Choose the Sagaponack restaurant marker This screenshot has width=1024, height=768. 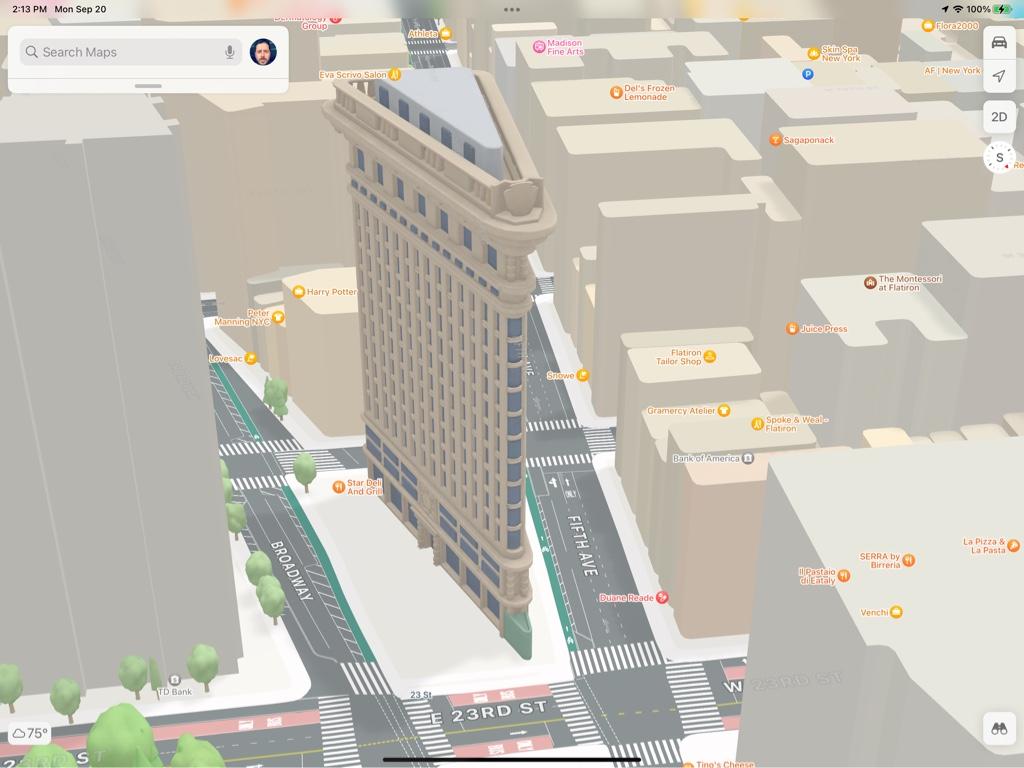click(x=775, y=140)
